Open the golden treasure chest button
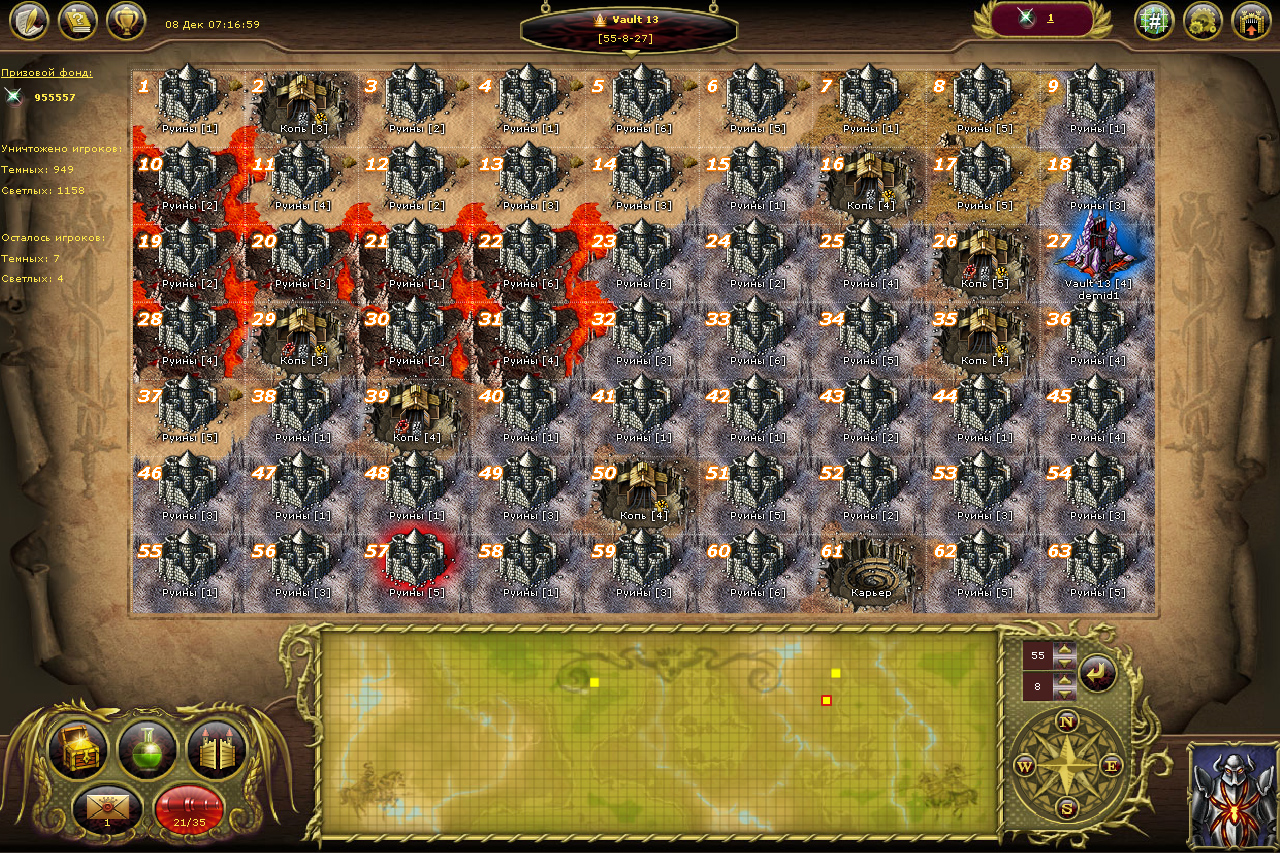Image resolution: width=1280 pixels, height=853 pixels. (78, 750)
